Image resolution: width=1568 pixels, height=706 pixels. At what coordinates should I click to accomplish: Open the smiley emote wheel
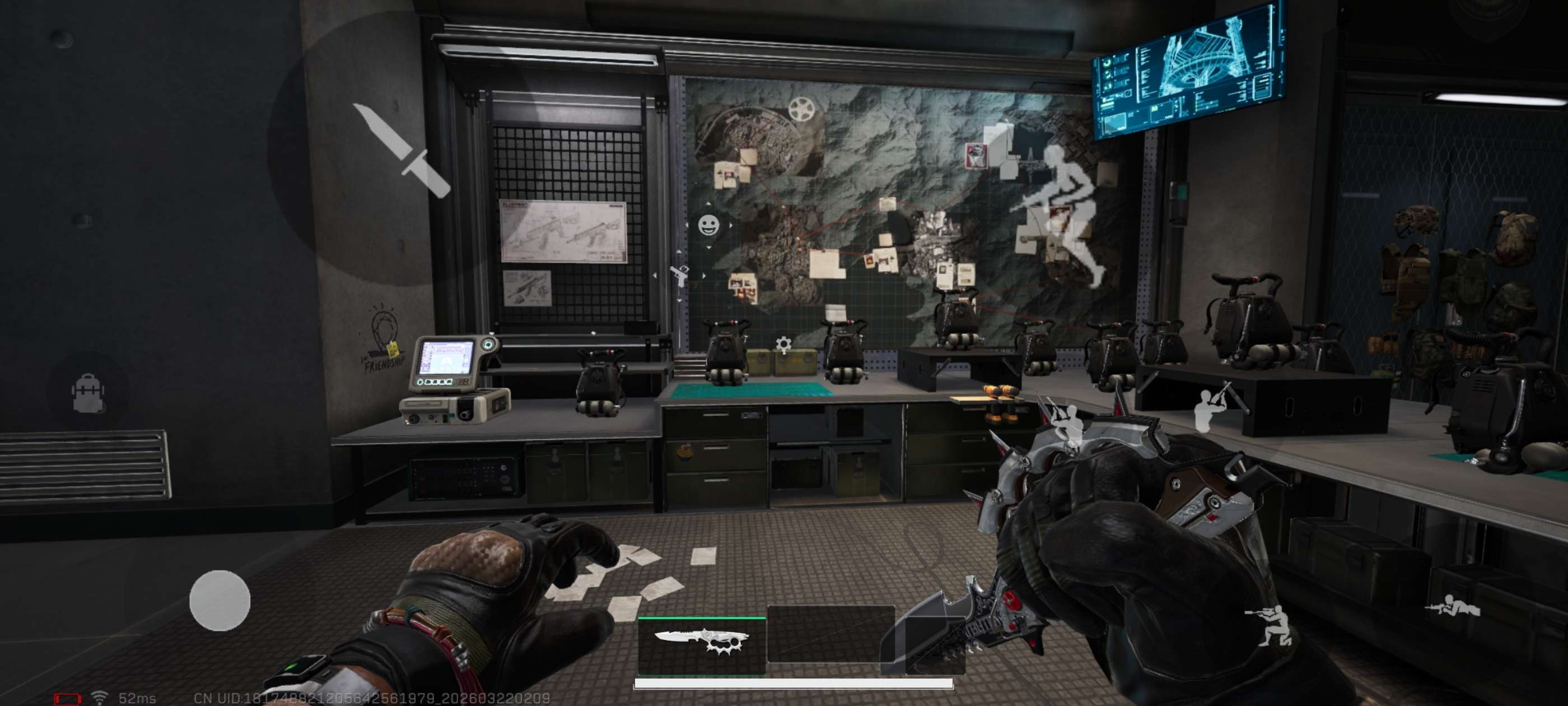click(x=708, y=225)
